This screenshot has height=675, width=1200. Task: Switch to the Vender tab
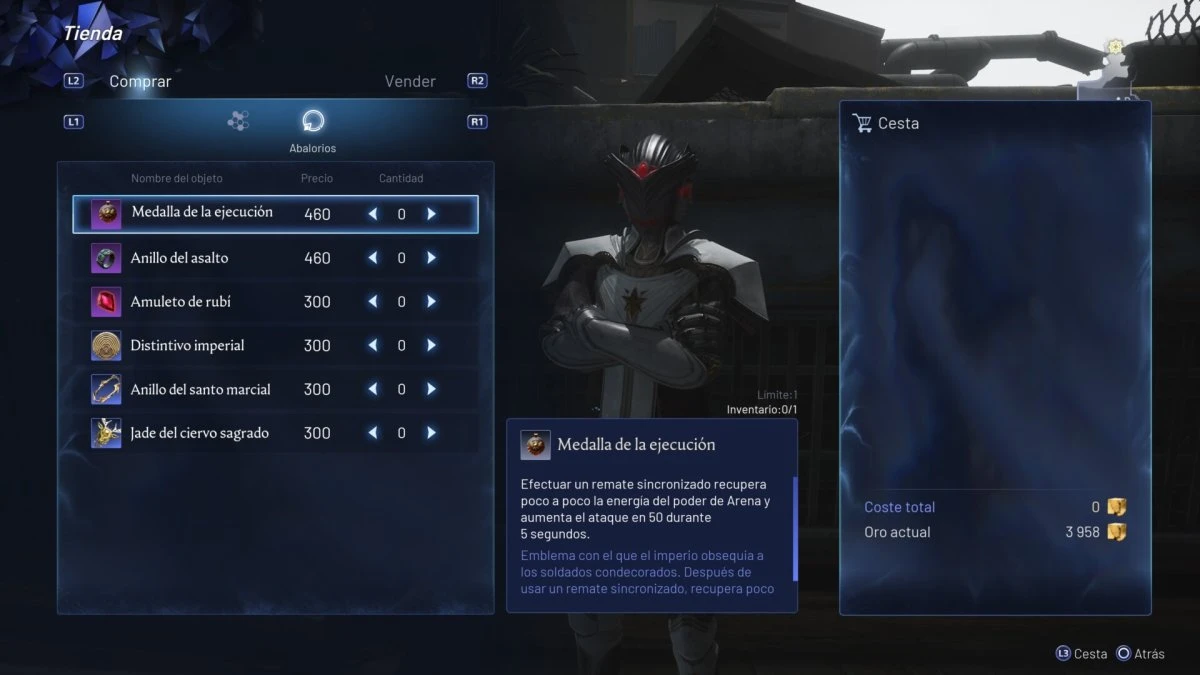[410, 82]
